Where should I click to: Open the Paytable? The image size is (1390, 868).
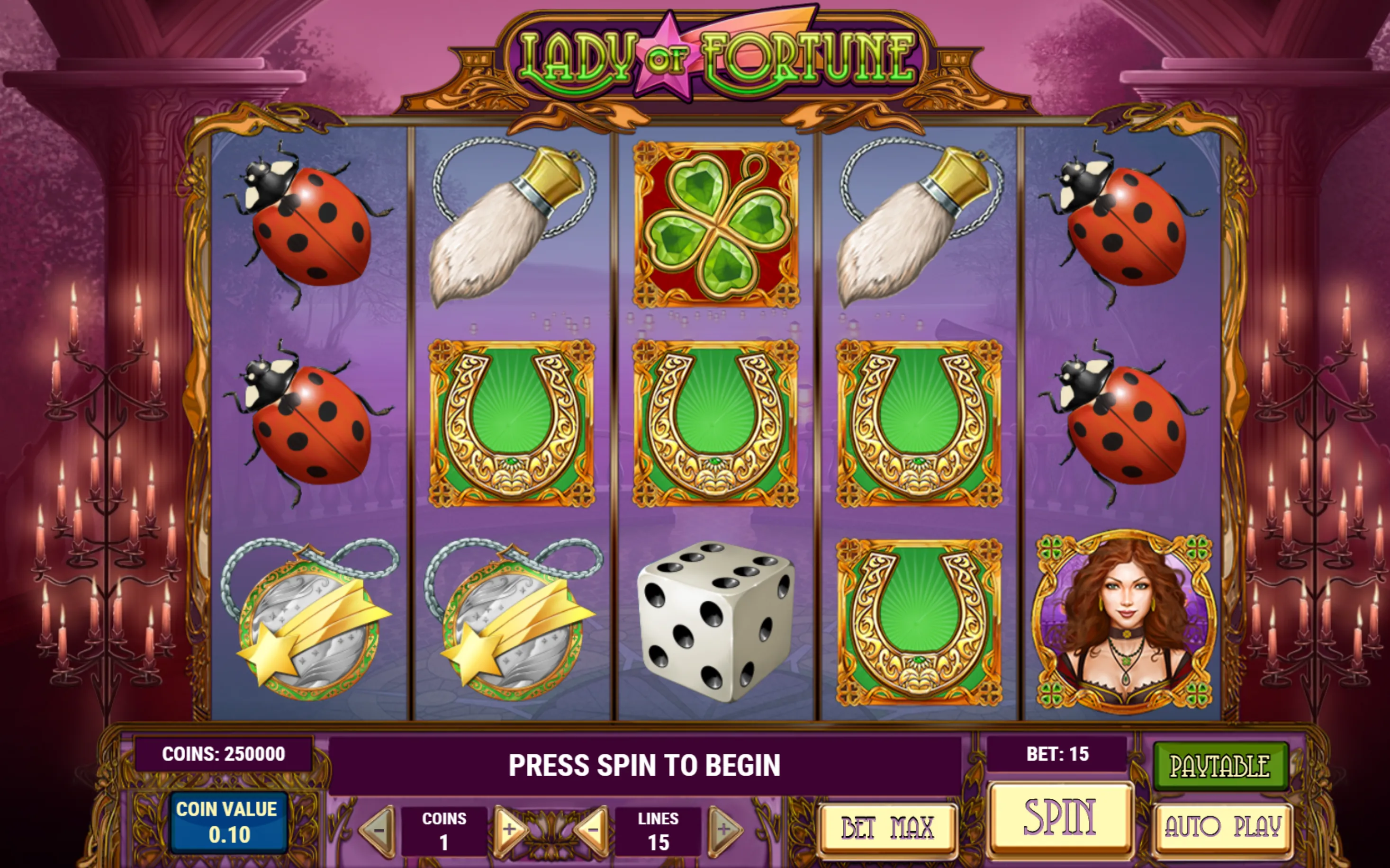pos(1220,766)
